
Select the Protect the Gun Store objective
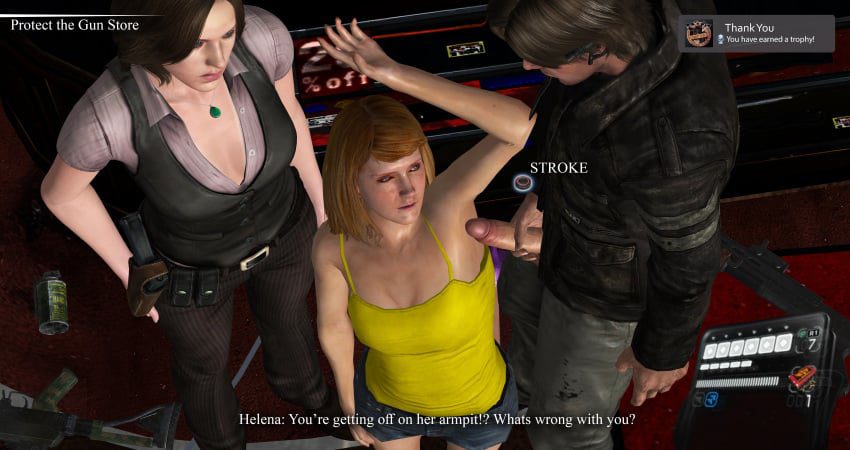[x=74, y=24]
